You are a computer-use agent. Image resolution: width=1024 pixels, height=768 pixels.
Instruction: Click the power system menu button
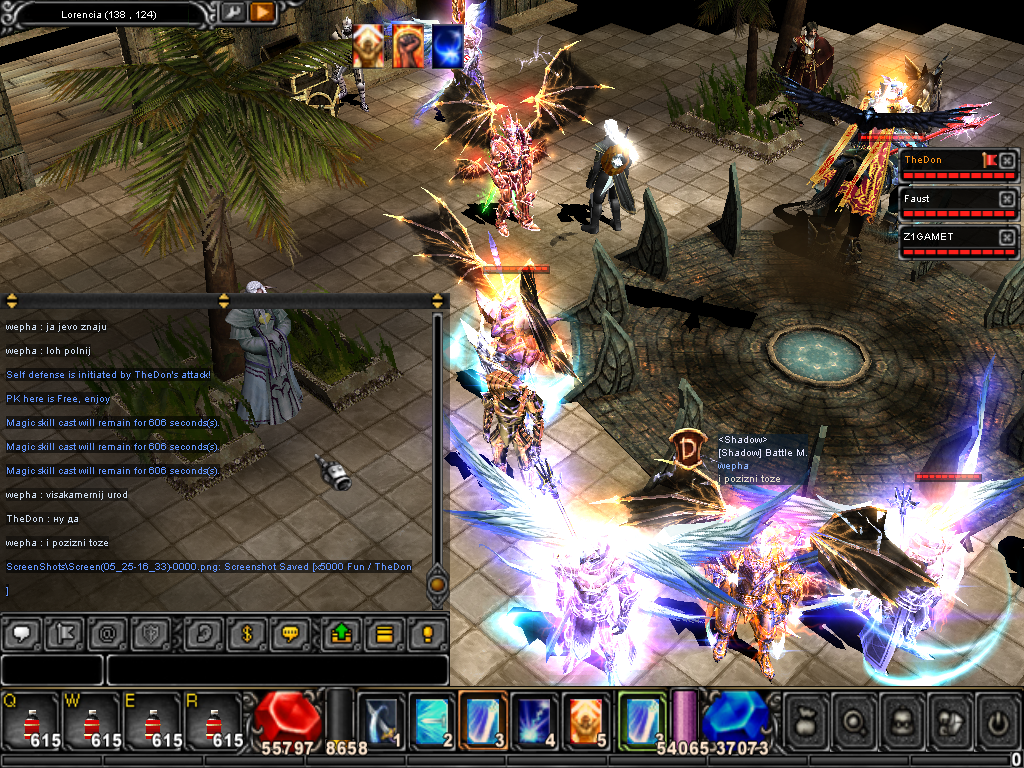coord(999,720)
